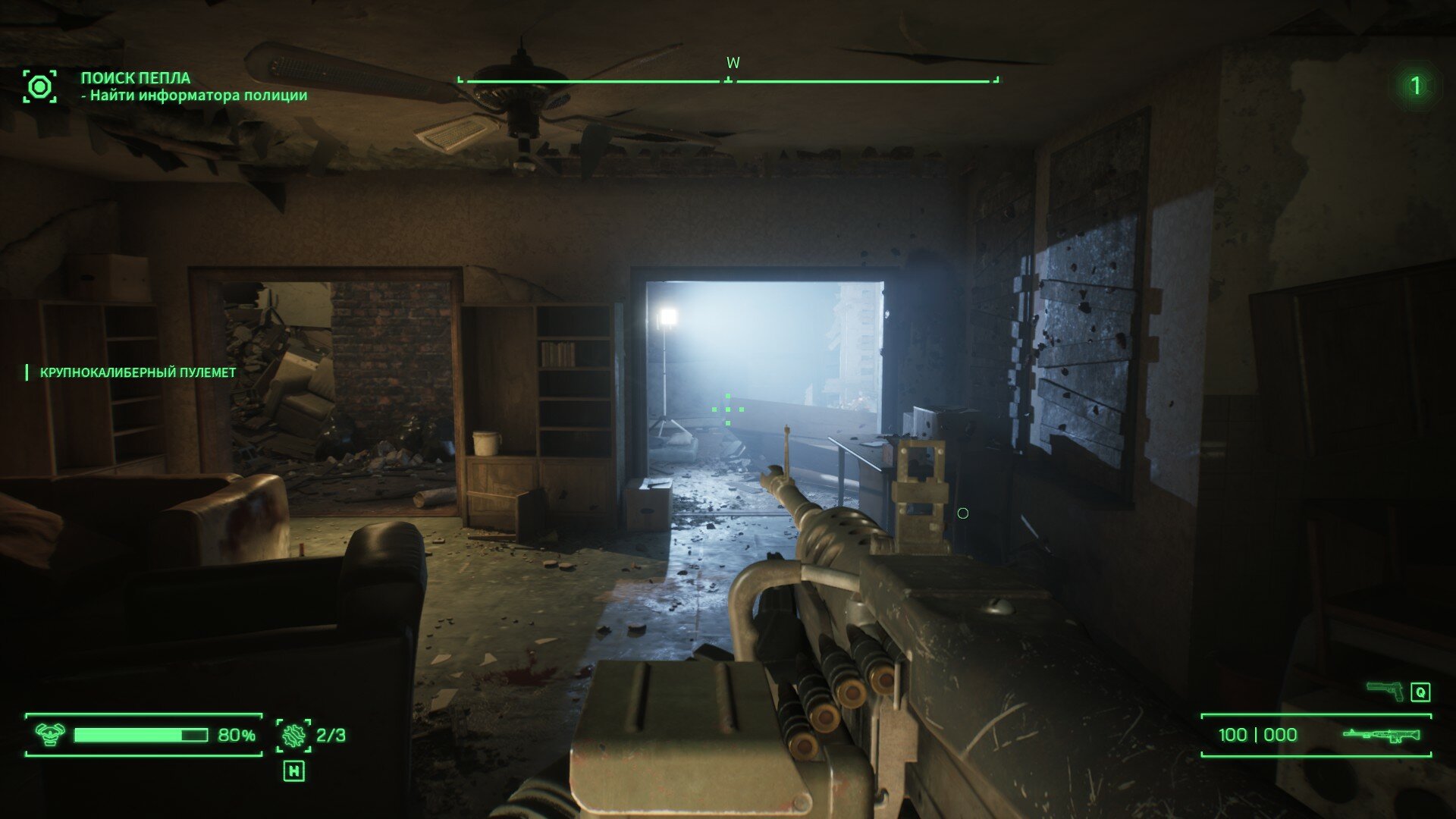Click the green number 1 badge

point(1415,86)
